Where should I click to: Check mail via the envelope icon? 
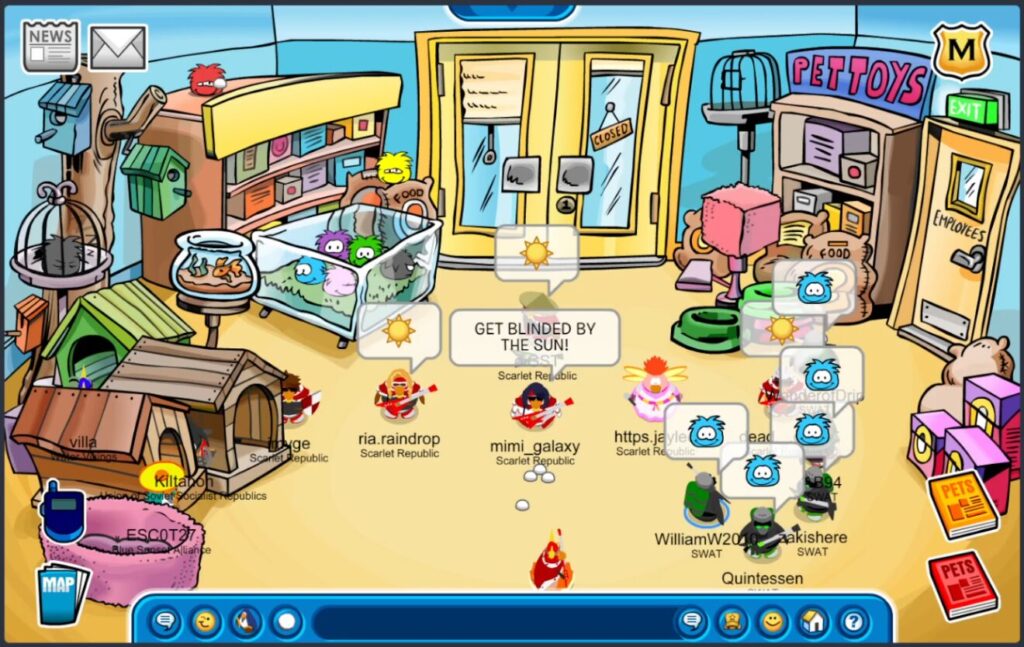coord(118,47)
